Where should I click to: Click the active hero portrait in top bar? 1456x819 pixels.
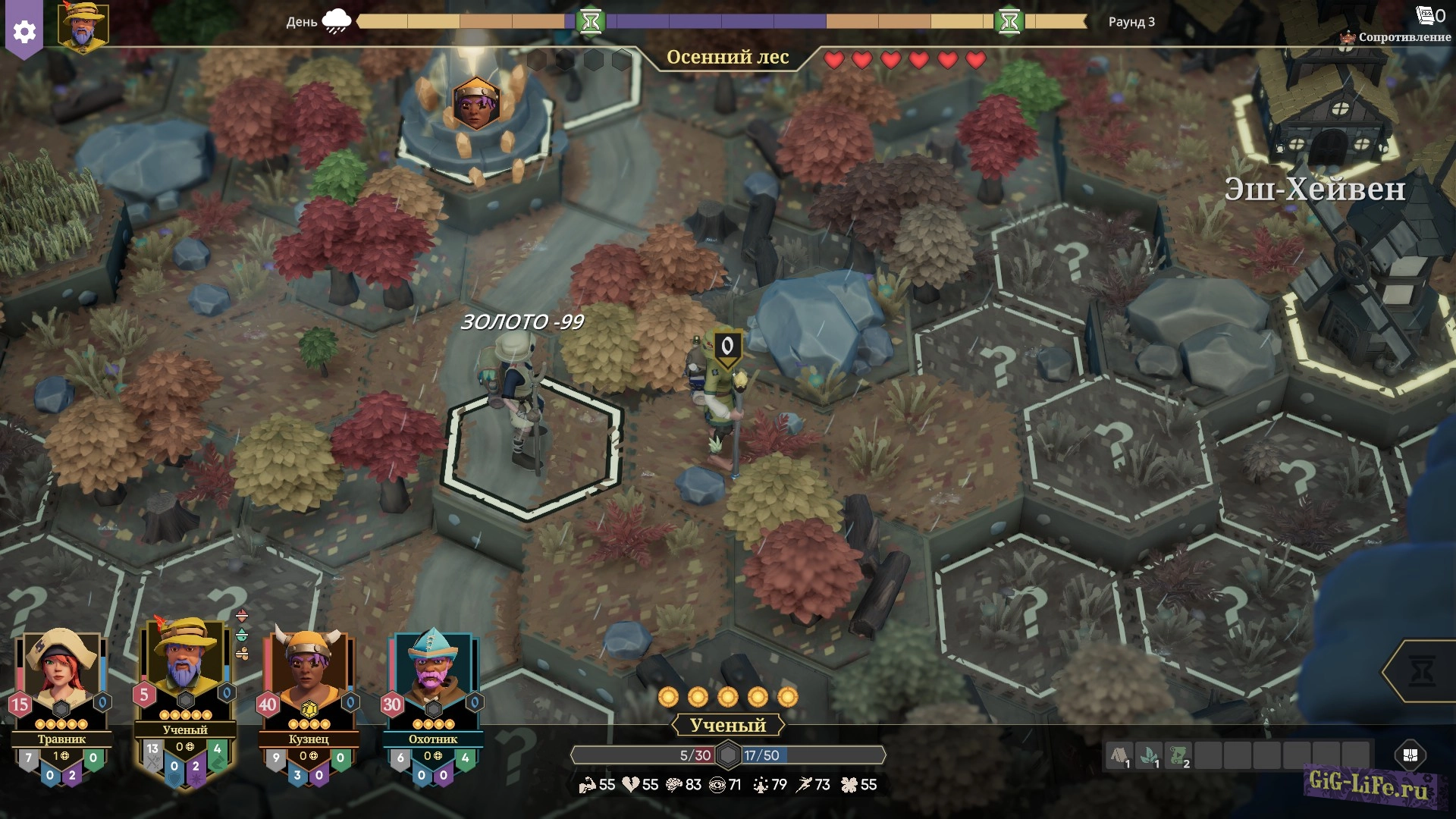[83, 27]
